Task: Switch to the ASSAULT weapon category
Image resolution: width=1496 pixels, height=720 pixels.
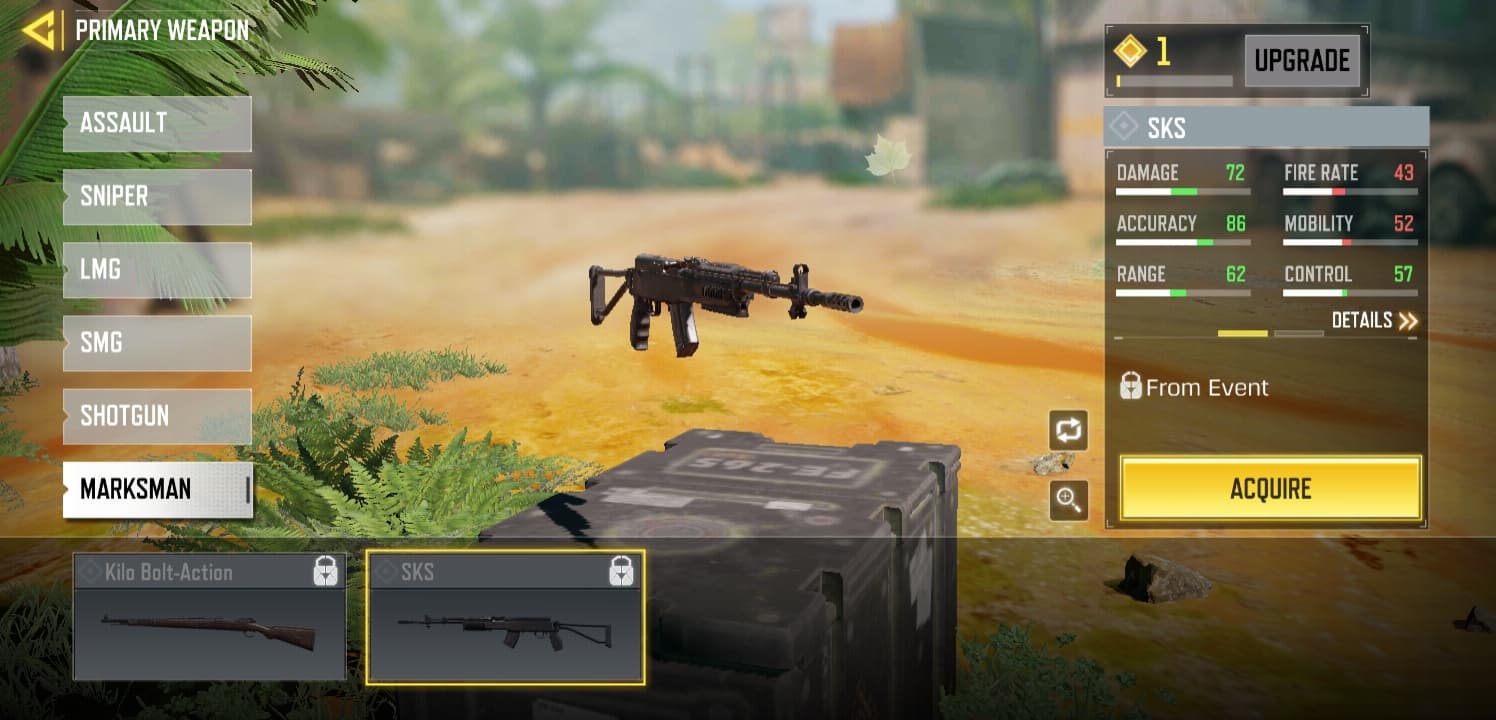Action: [157, 123]
